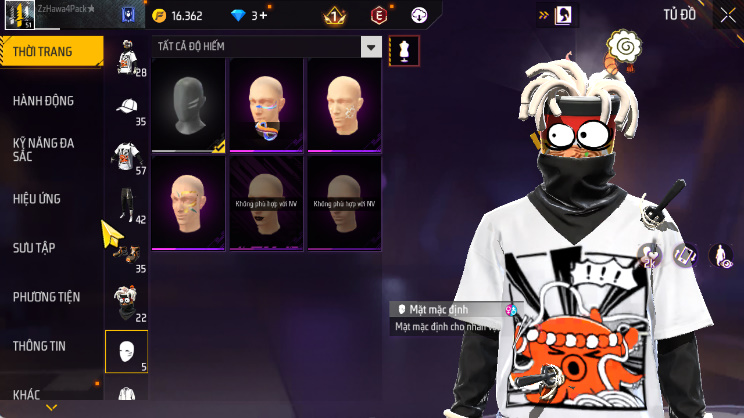Click the mannequin preview icon beside the dropdown
Viewport: 744px width, 418px height.
coord(404,48)
